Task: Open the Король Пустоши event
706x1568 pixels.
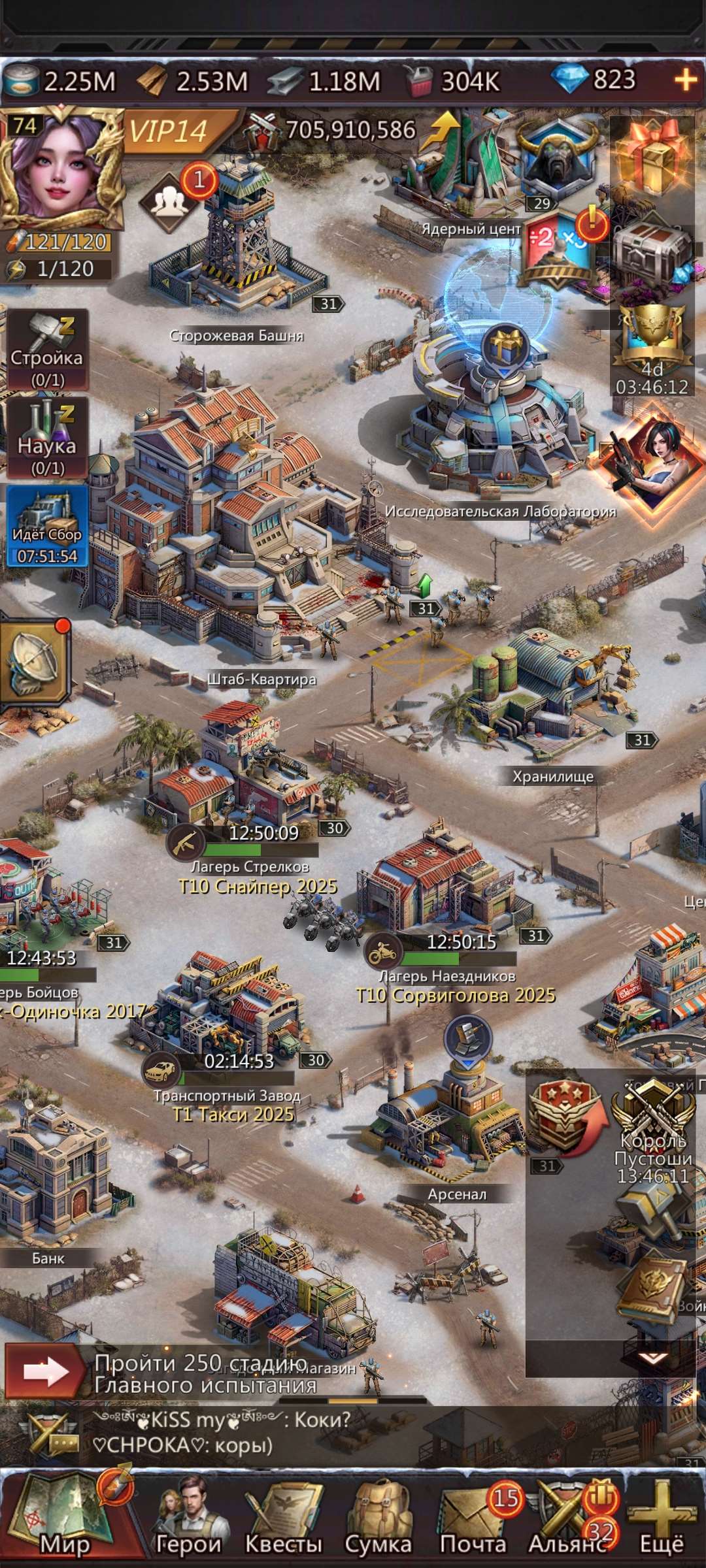Action: pos(652,1134)
